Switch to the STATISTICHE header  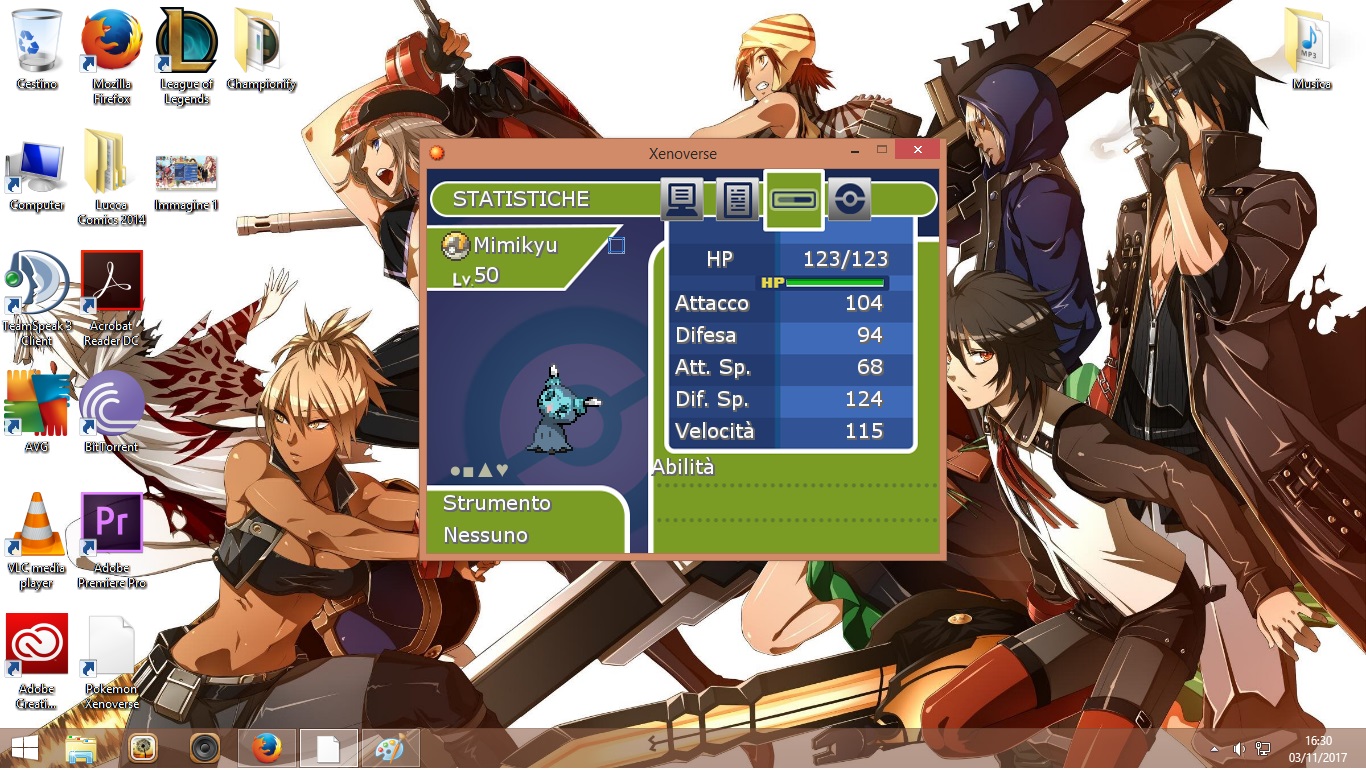519,199
